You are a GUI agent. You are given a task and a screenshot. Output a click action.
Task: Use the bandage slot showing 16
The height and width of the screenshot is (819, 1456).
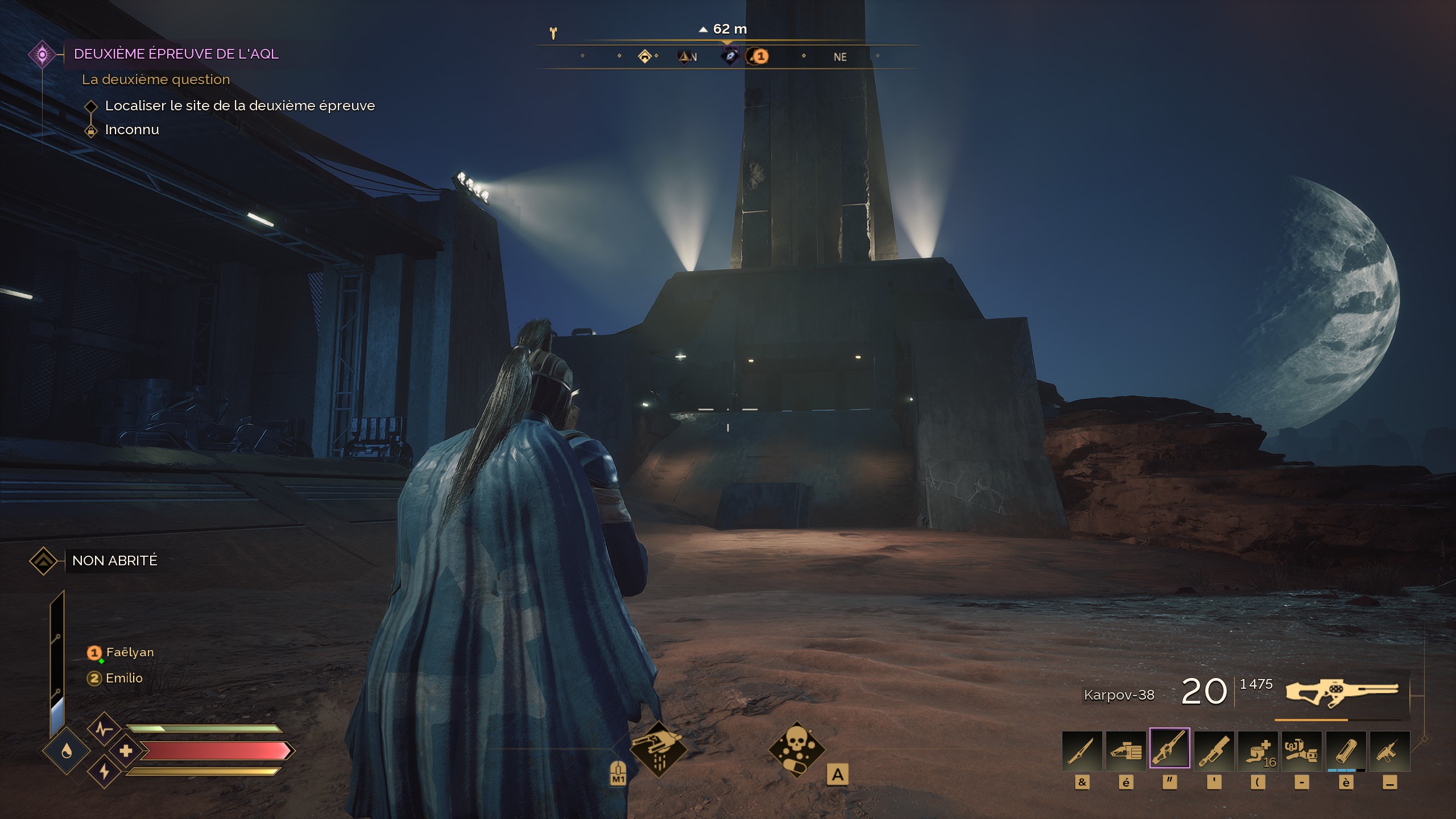pyautogui.click(x=1258, y=751)
